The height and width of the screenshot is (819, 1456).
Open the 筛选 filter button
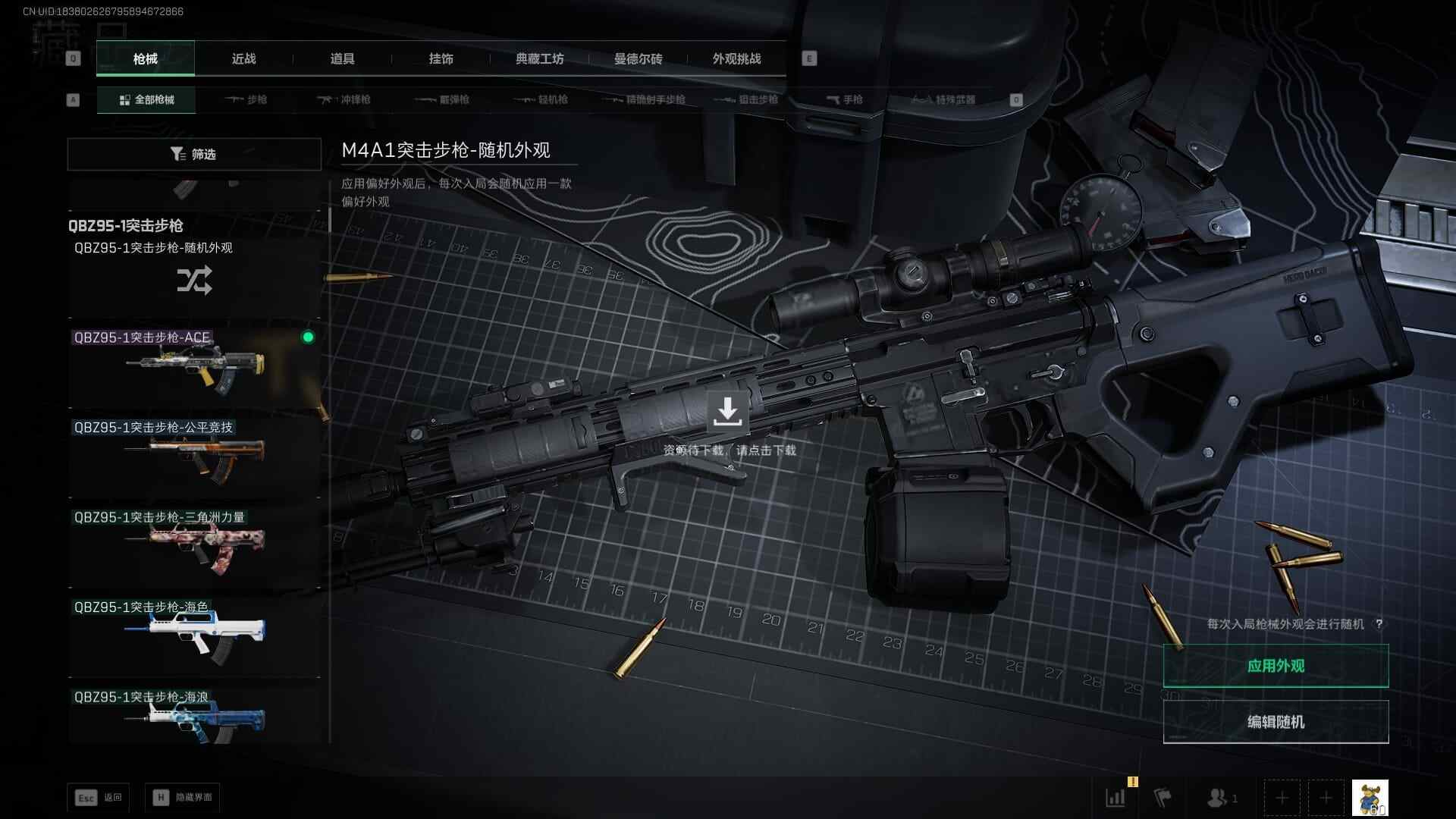(194, 154)
